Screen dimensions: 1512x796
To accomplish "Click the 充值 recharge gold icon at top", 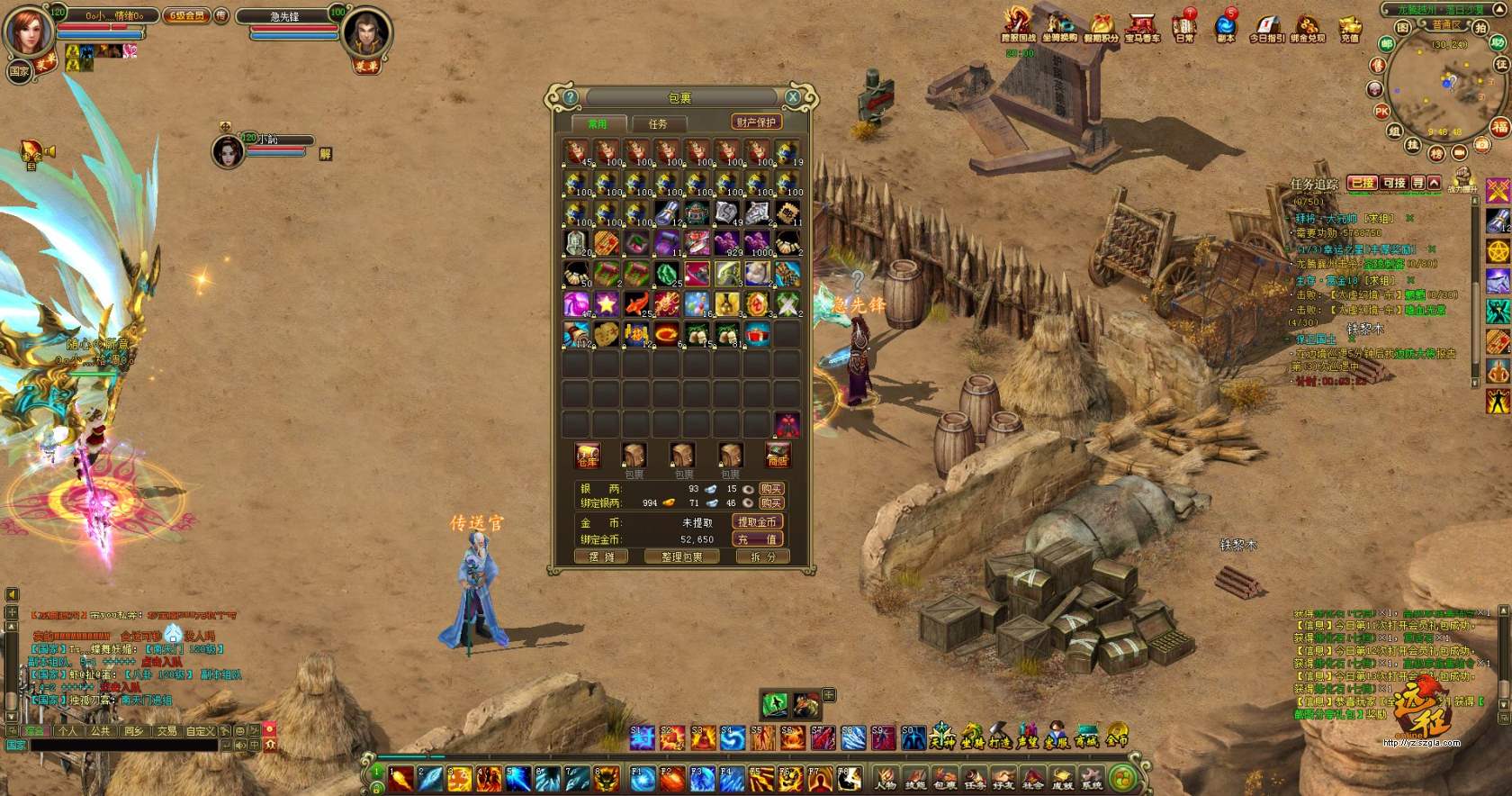I will [1349, 28].
